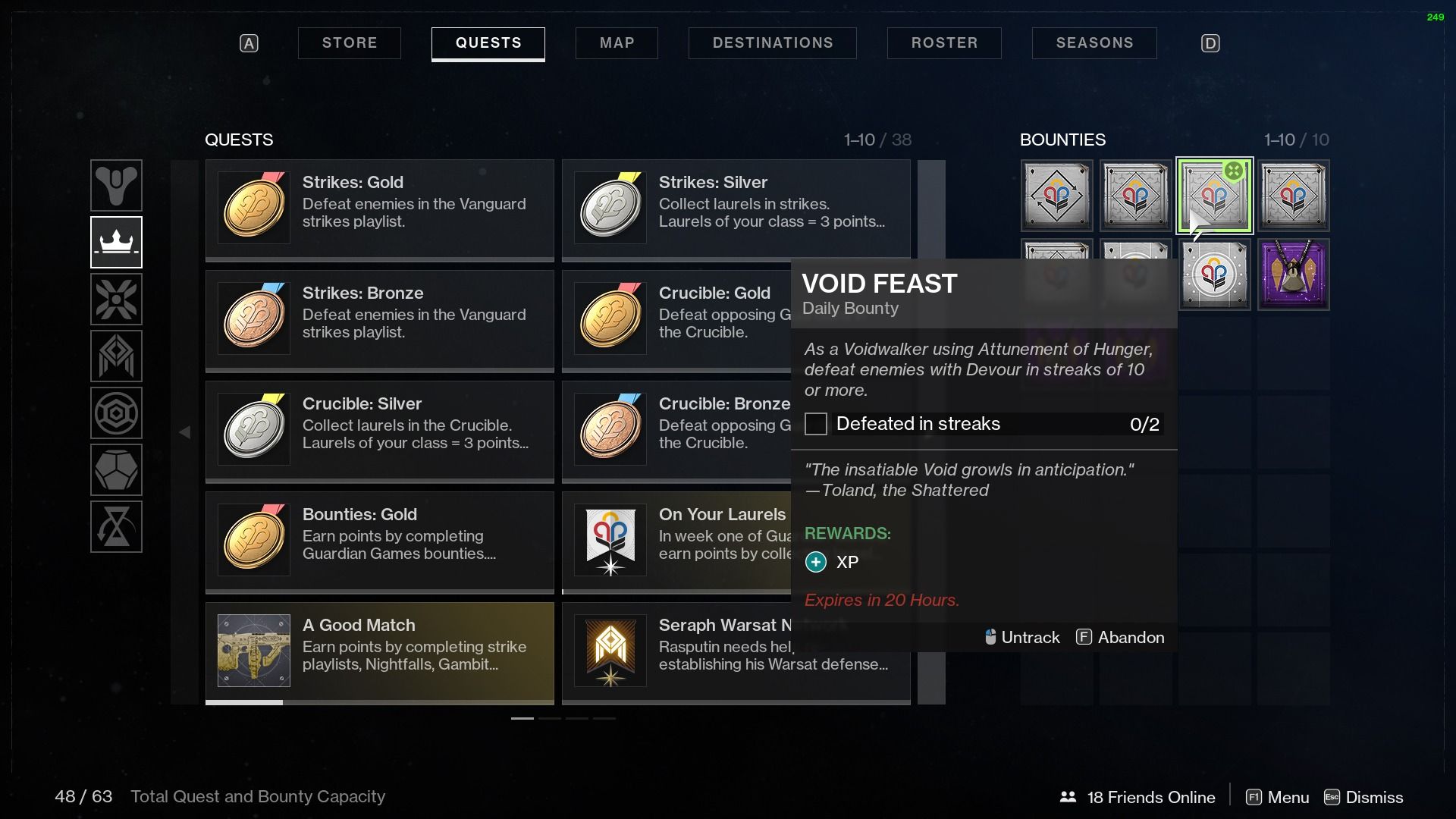Image resolution: width=1456 pixels, height=819 pixels.
Task: Select the third quest category filter icon
Action: tap(117, 299)
